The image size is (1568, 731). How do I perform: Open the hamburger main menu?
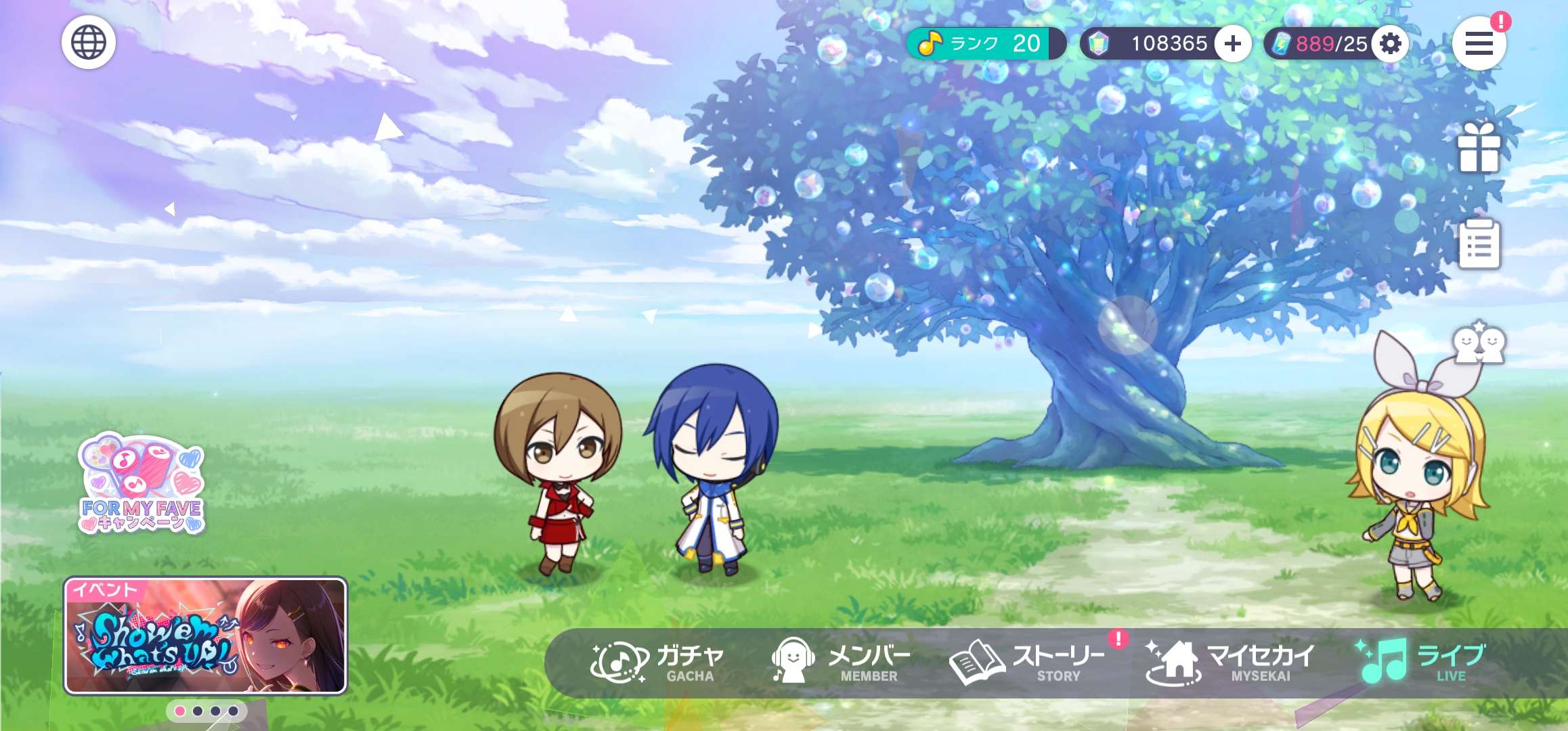[x=1479, y=44]
